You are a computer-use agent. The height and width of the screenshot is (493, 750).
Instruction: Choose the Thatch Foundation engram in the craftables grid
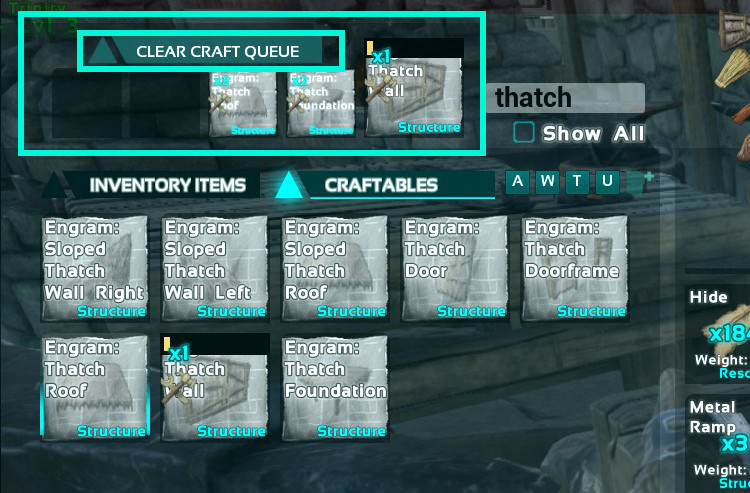point(334,388)
